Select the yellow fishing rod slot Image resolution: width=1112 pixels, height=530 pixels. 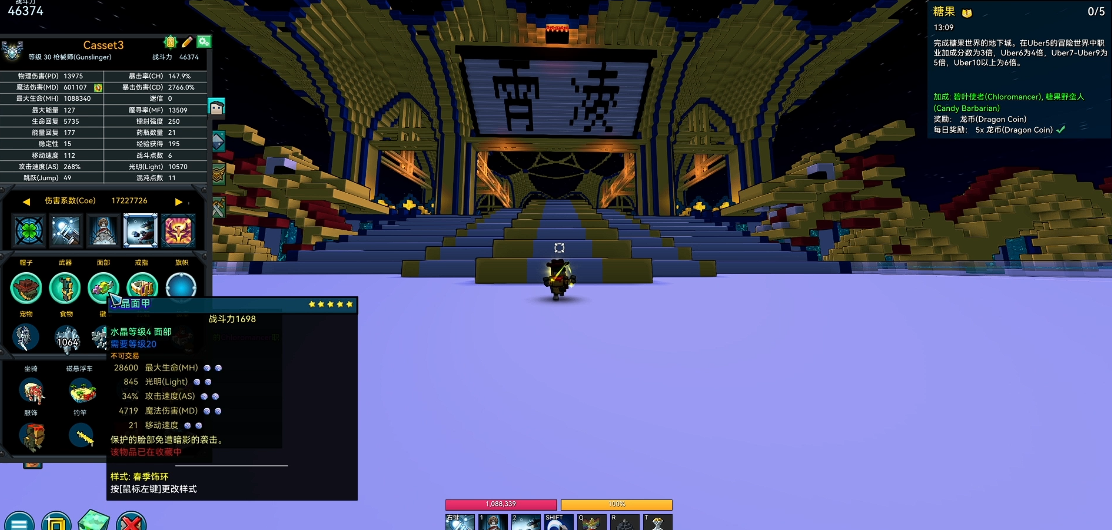tap(82, 437)
